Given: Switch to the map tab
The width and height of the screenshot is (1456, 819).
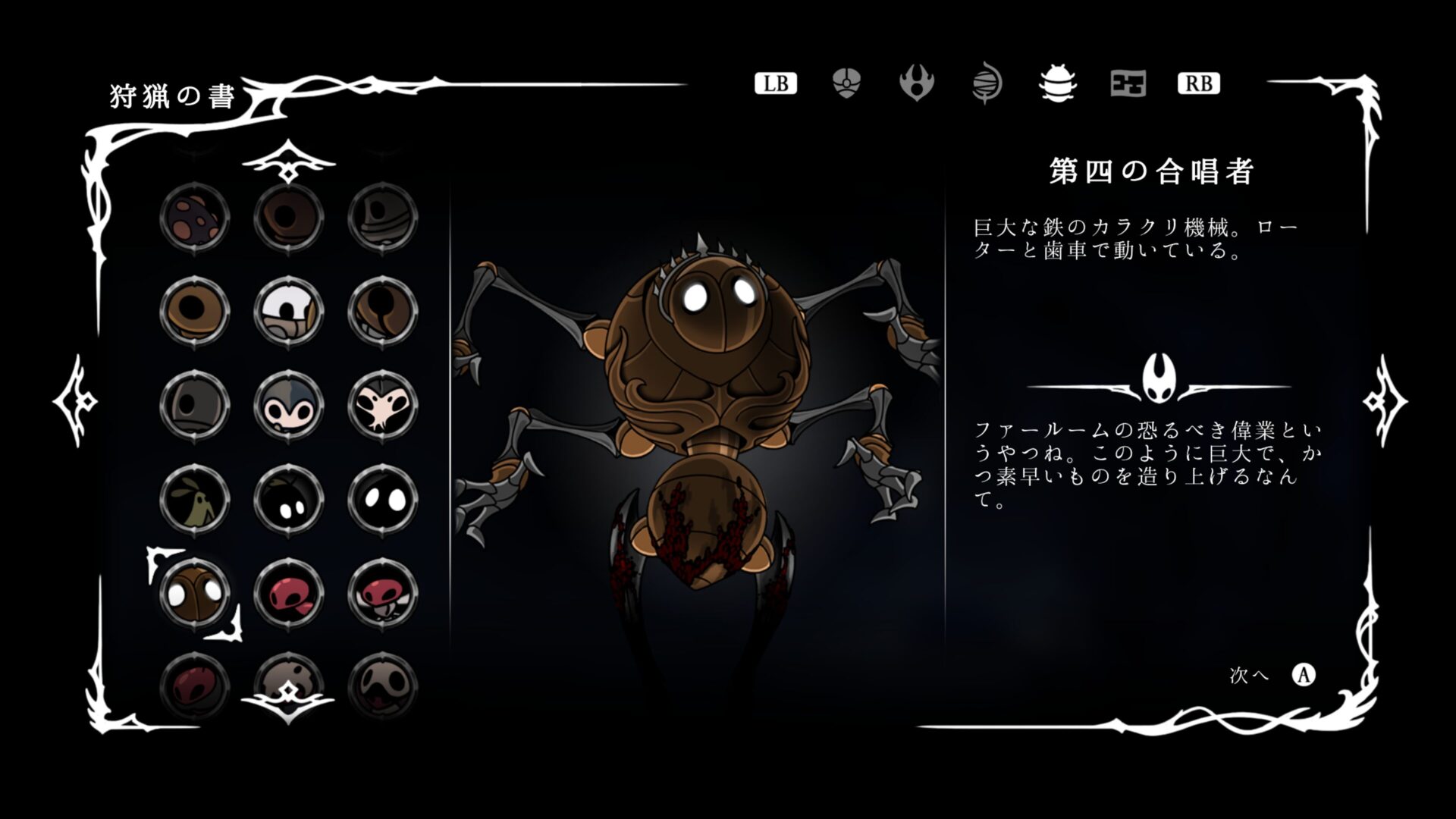Looking at the screenshot, I should [1128, 83].
